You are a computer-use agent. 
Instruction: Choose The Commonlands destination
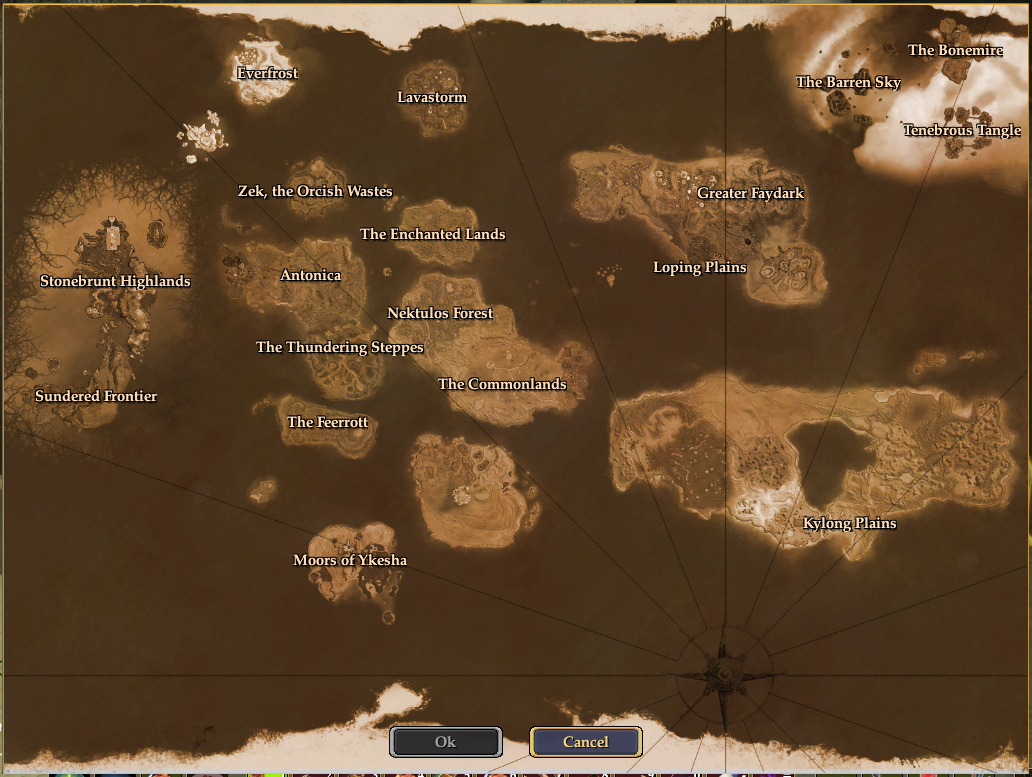502,384
